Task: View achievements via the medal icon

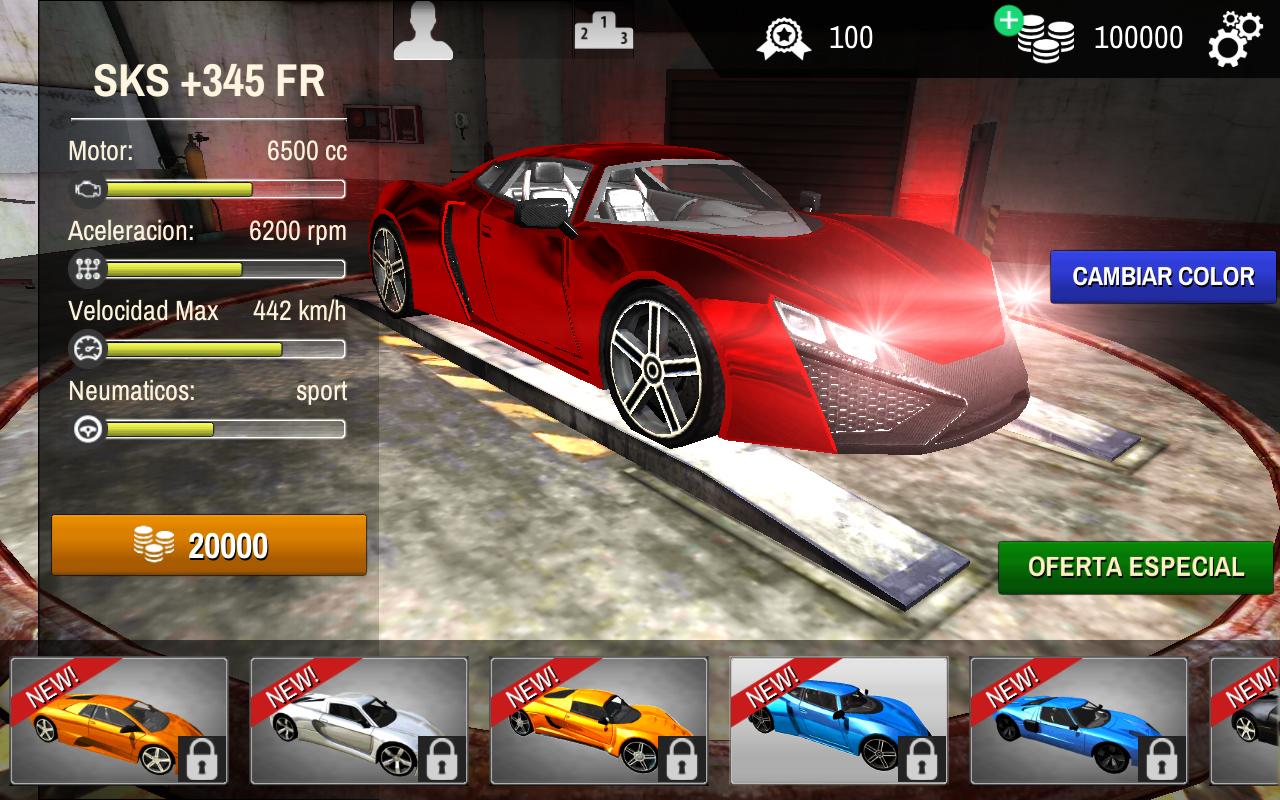Action: click(x=785, y=35)
